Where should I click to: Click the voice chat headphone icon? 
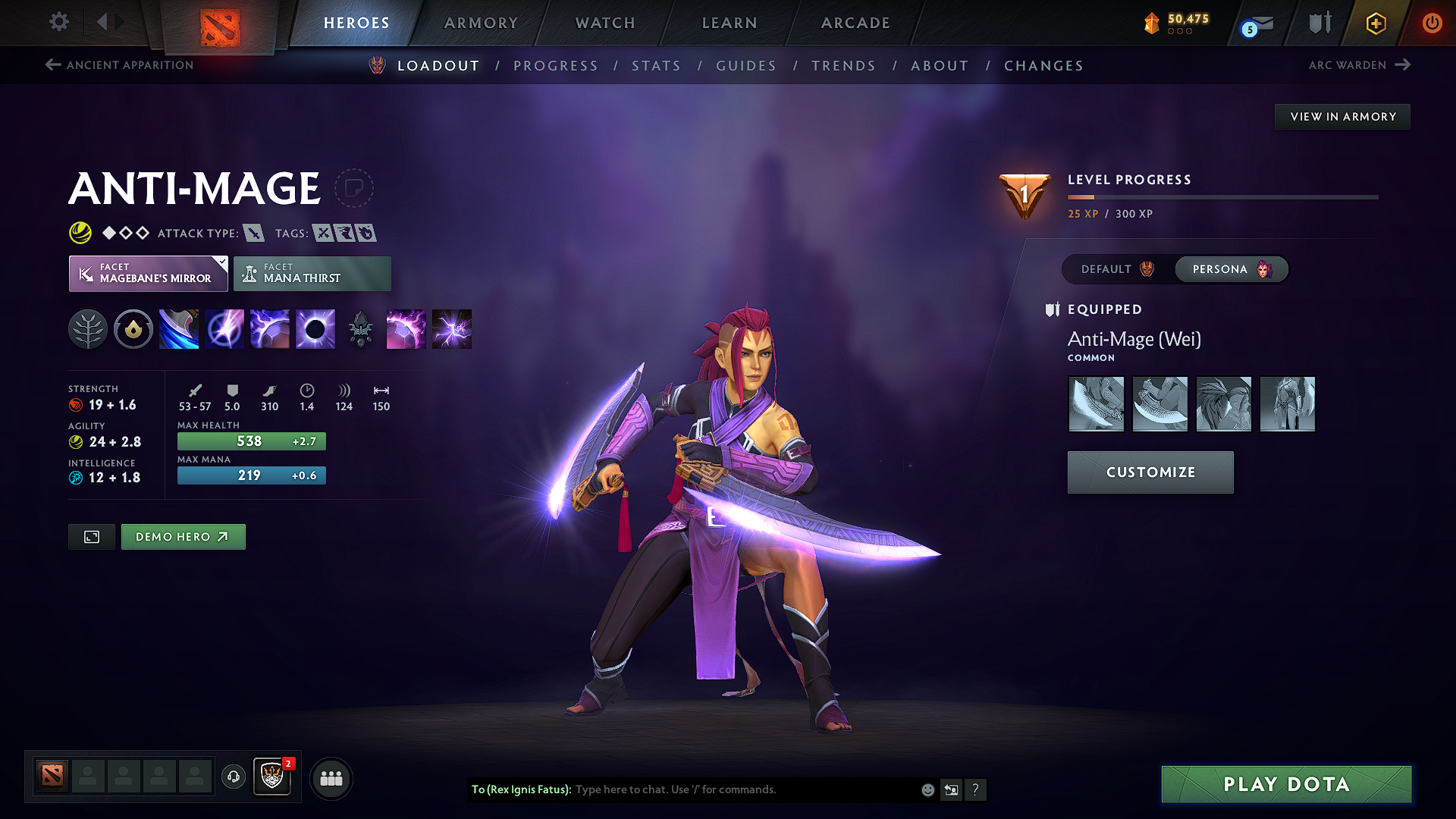click(x=233, y=777)
